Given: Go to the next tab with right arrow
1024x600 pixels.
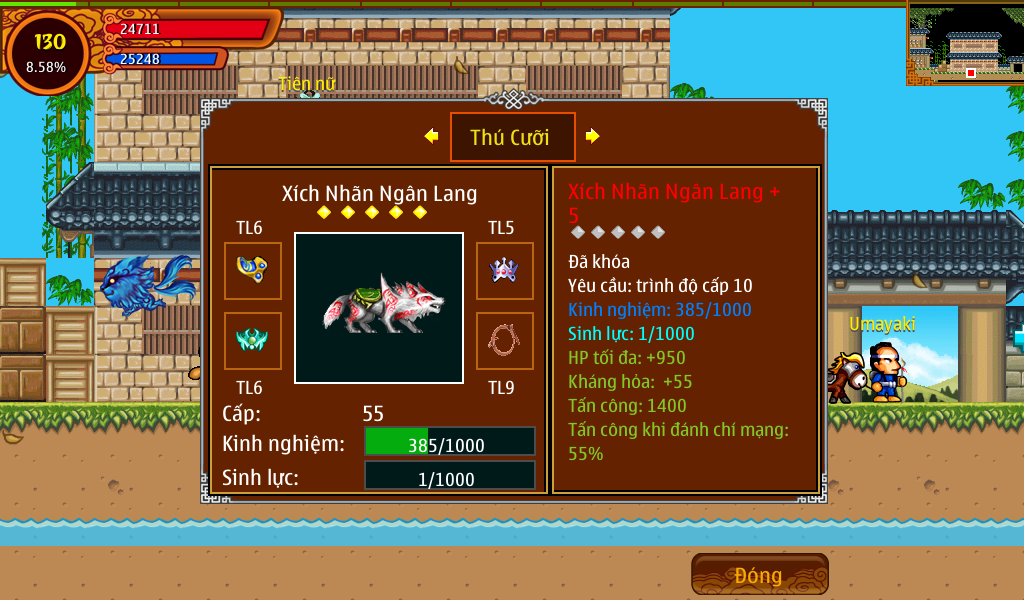Looking at the screenshot, I should click(593, 136).
